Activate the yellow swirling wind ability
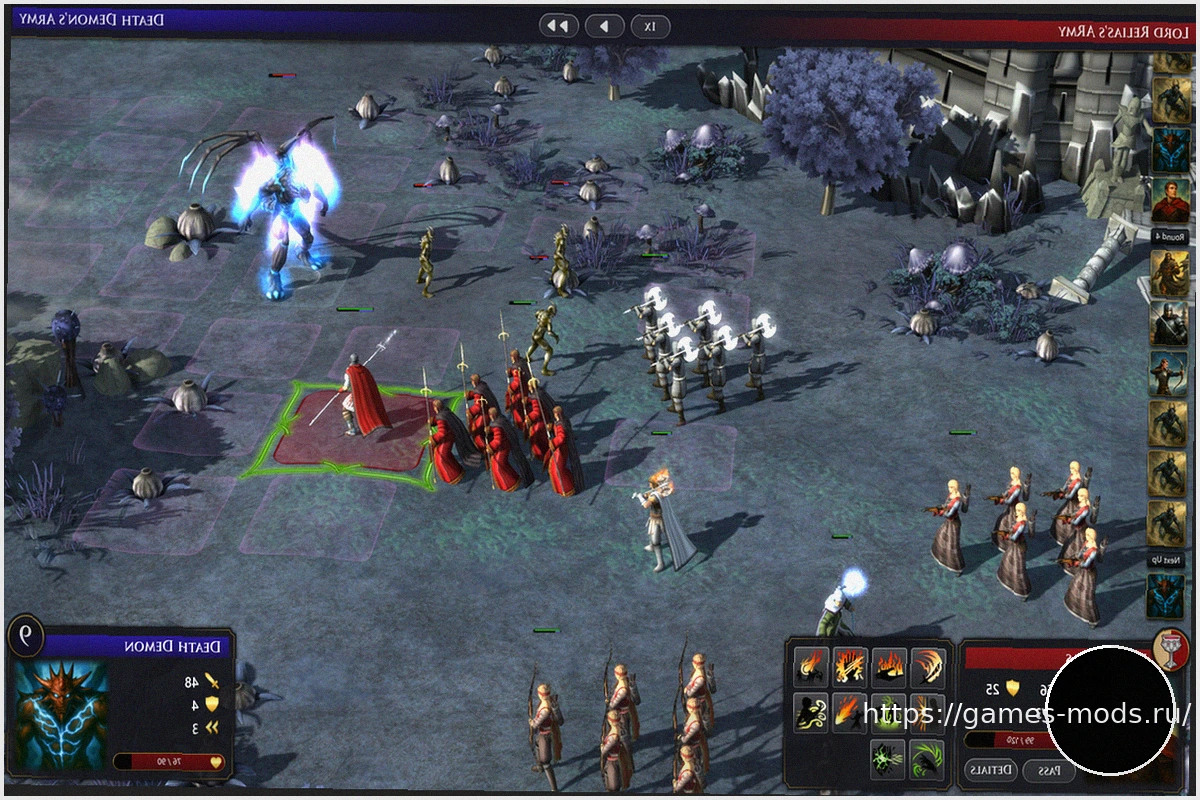Screen dimensions: 1200x800 (x=811, y=711)
